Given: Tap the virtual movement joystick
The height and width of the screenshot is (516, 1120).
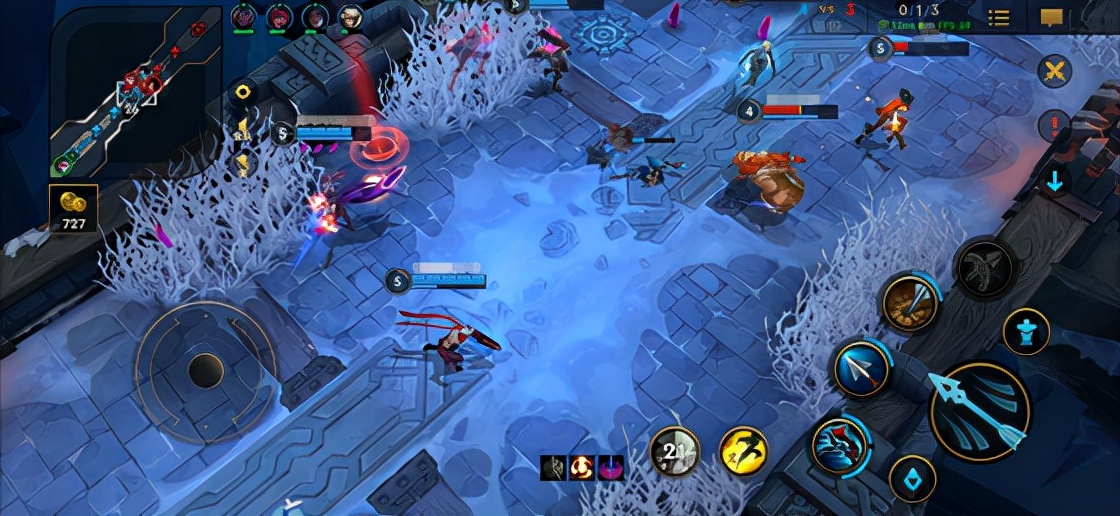Looking at the screenshot, I should pyautogui.click(x=206, y=371).
